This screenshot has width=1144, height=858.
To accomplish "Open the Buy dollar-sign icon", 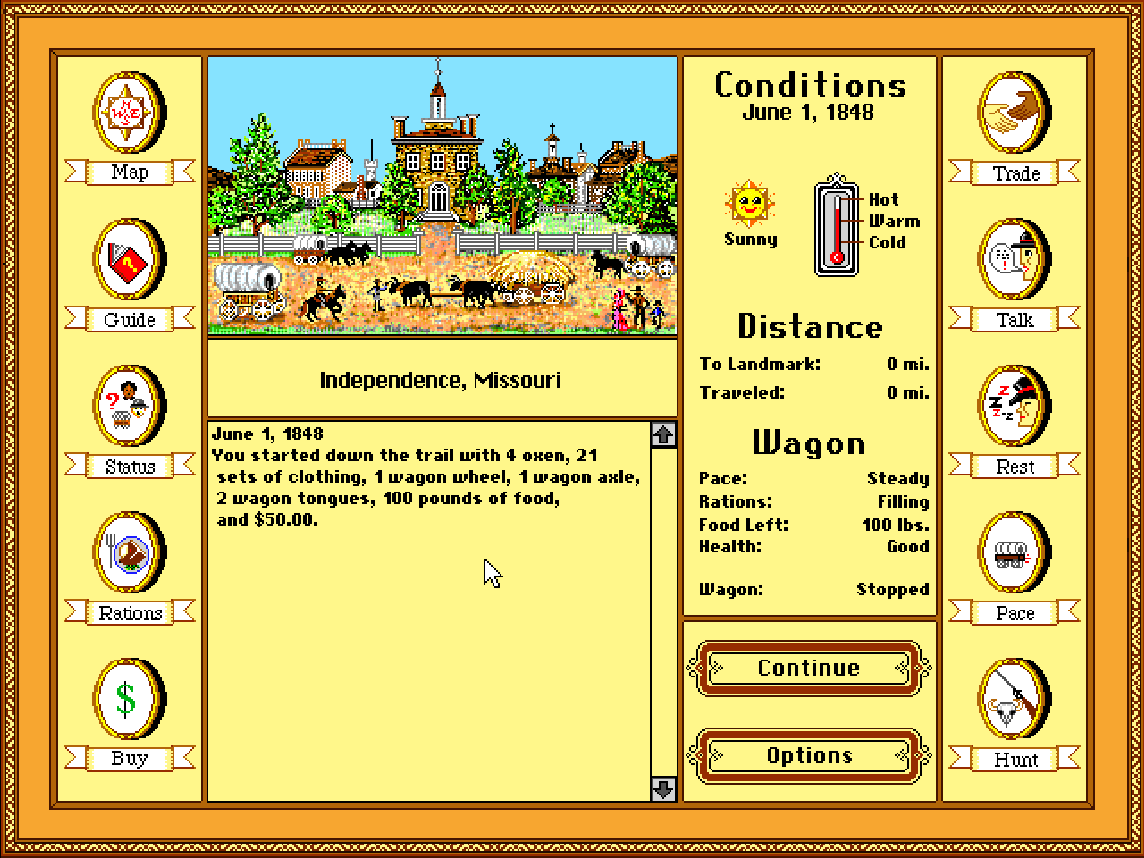I will (x=128, y=698).
